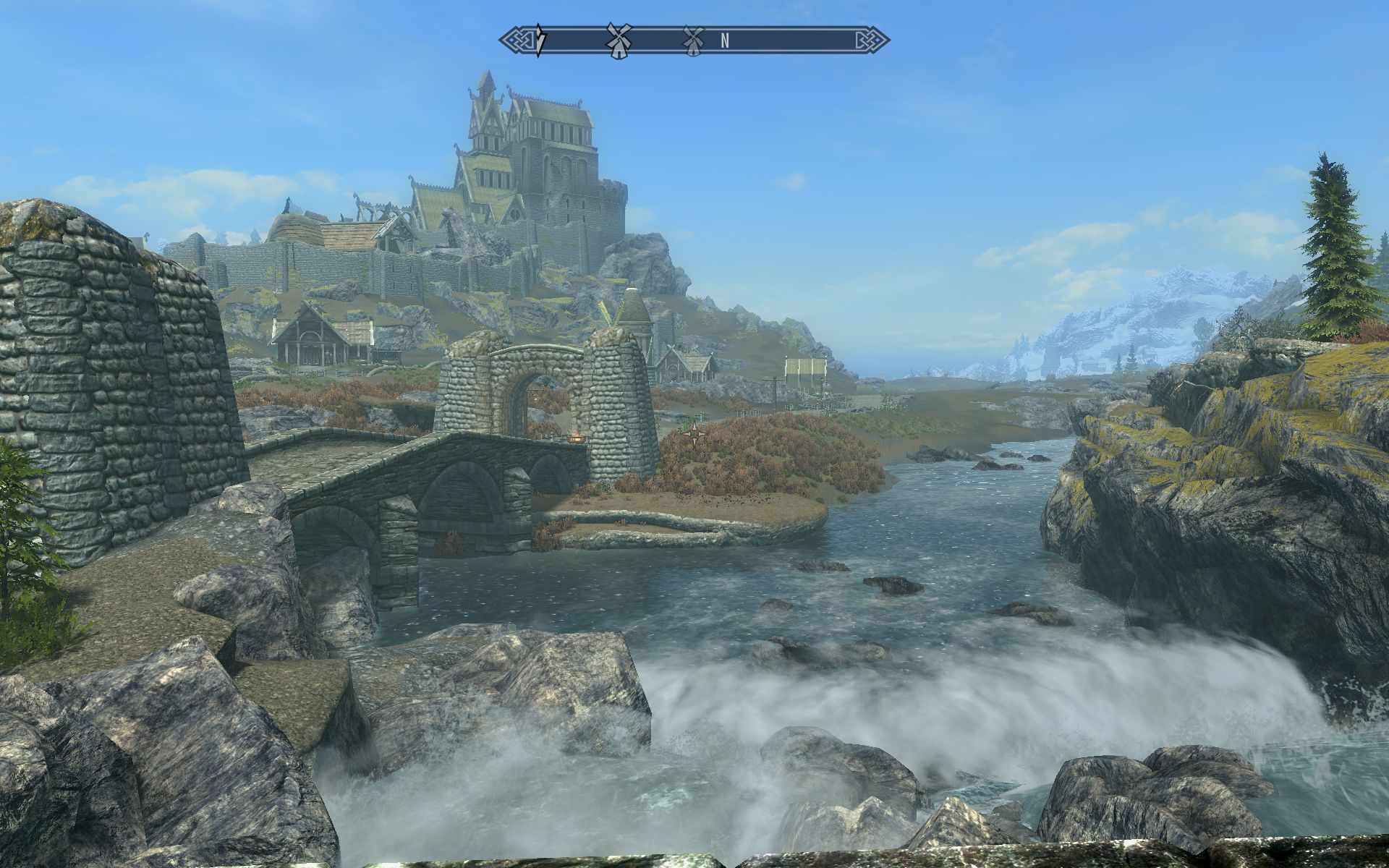Image resolution: width=1389 pixels, height=868 pixels.
Task: Click the lantern hanging on the bridge gate
Action: pyautogui.click(x=576, y=438)
